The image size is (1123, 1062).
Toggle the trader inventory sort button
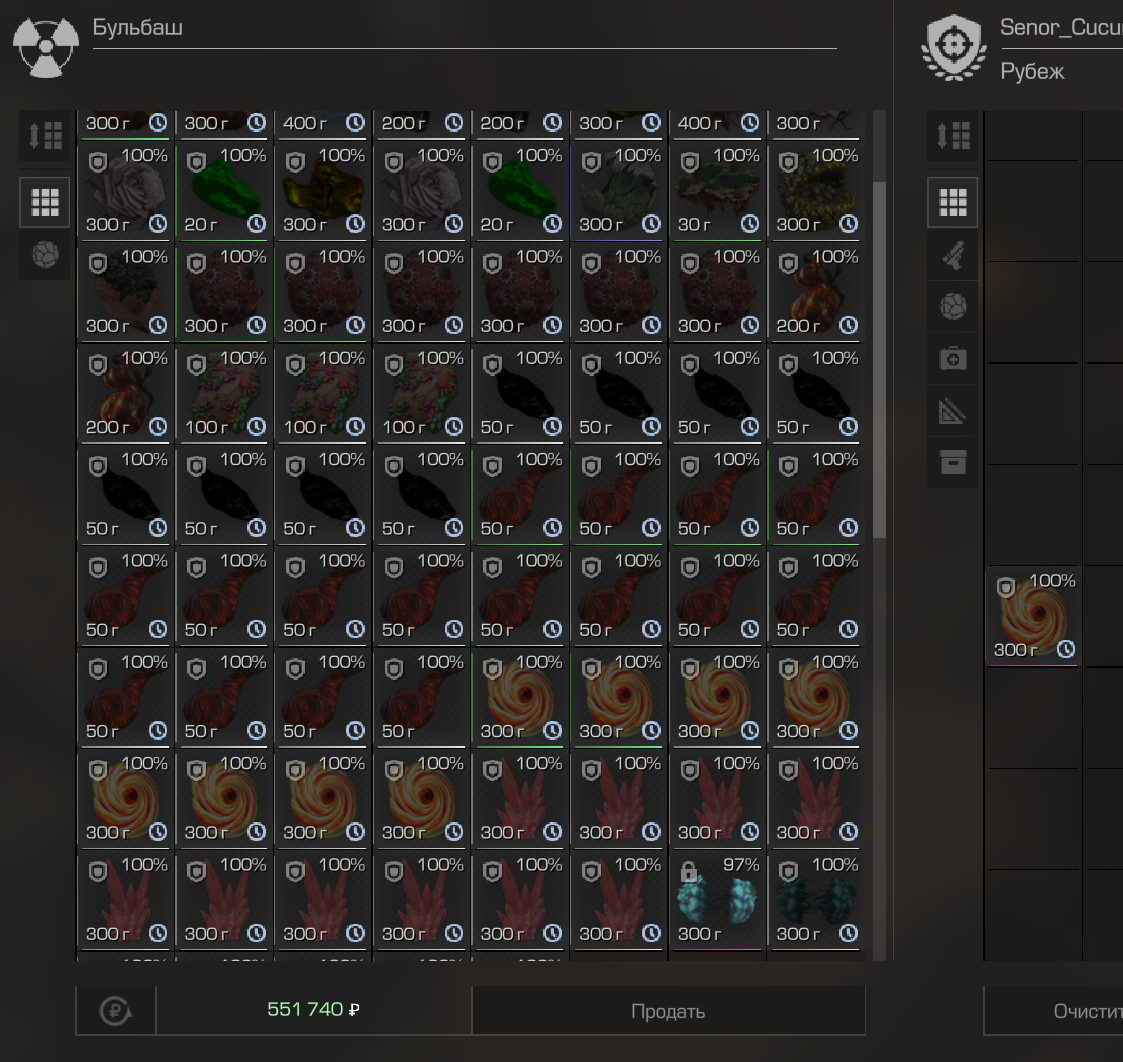click(x=45, y=135)
